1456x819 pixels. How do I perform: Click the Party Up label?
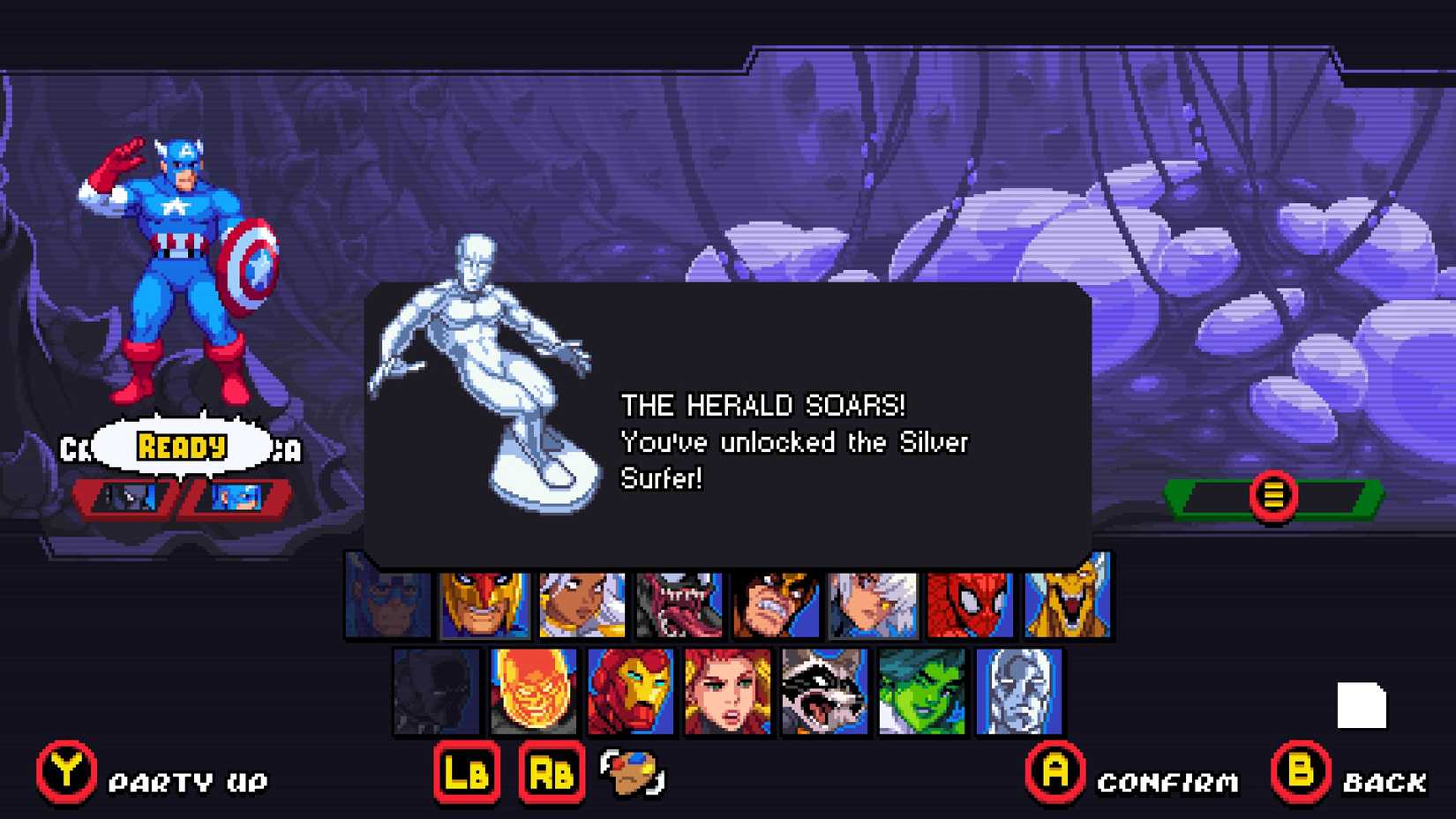pyautogui.click(x=188, y=780)
